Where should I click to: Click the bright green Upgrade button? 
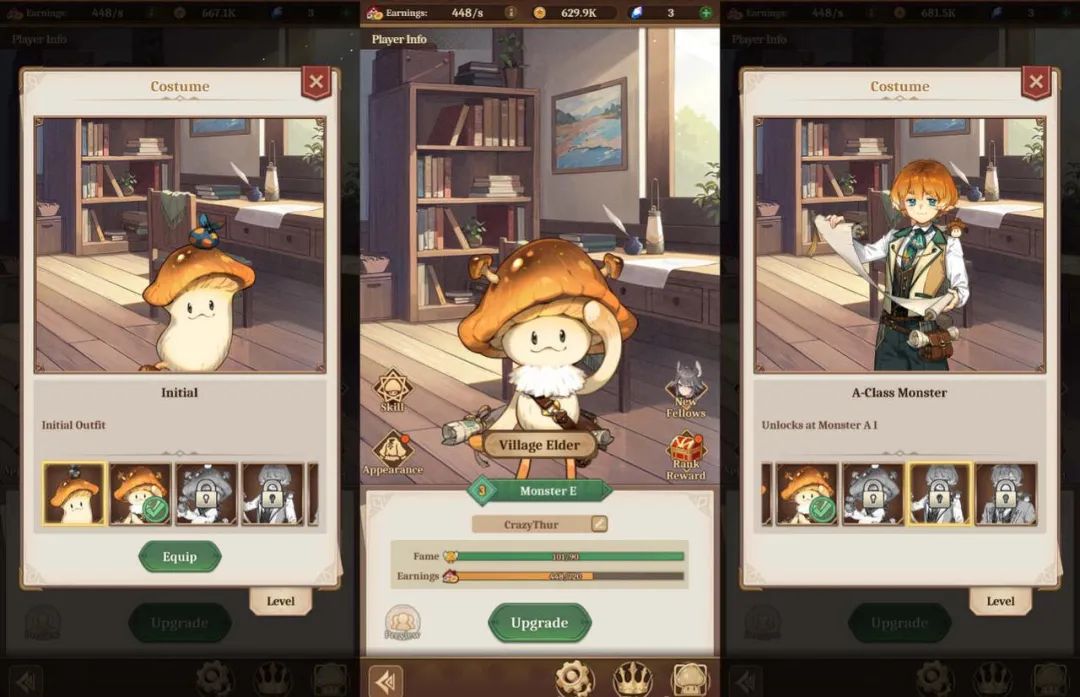[x=539, y=622]
